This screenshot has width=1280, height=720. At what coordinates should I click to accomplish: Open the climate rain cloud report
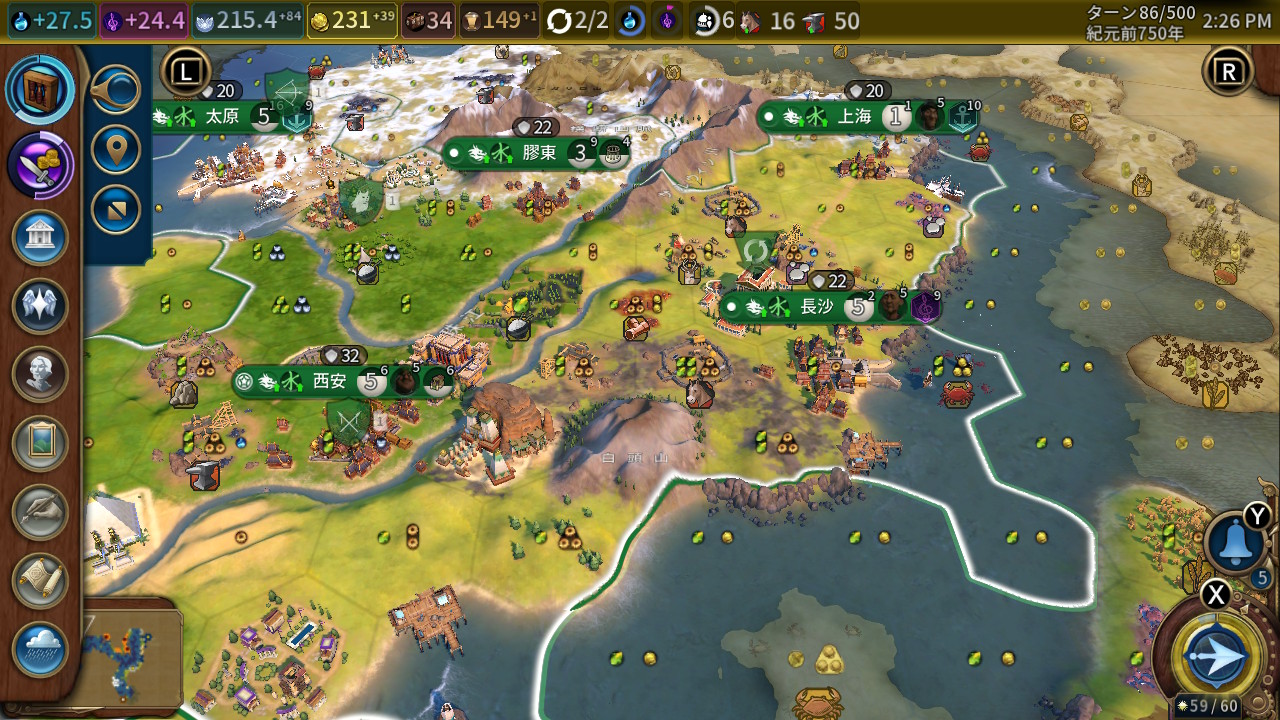(41, 649)
